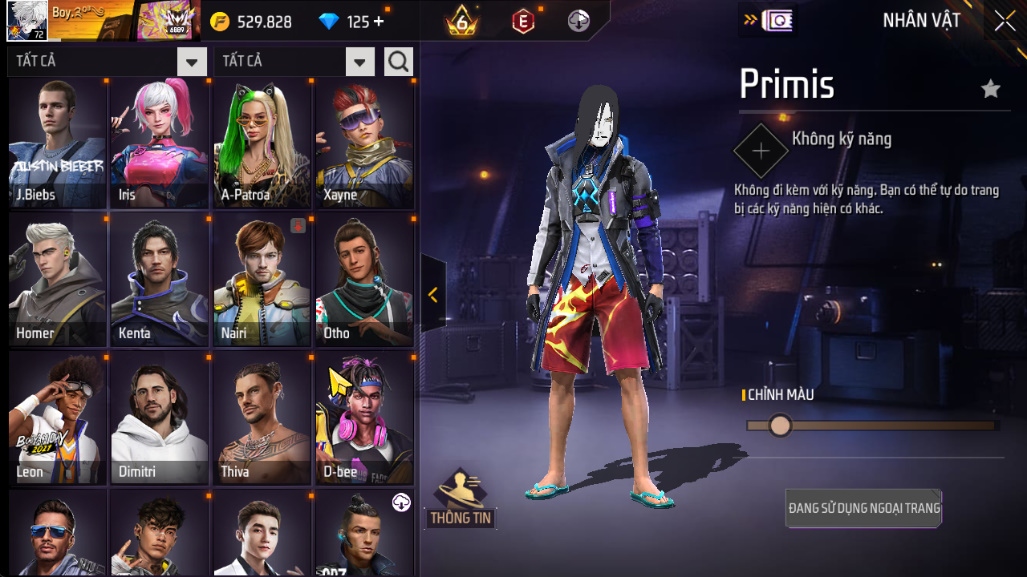Select the Otho character card
Screen dimensions: 1027x577
364,281
